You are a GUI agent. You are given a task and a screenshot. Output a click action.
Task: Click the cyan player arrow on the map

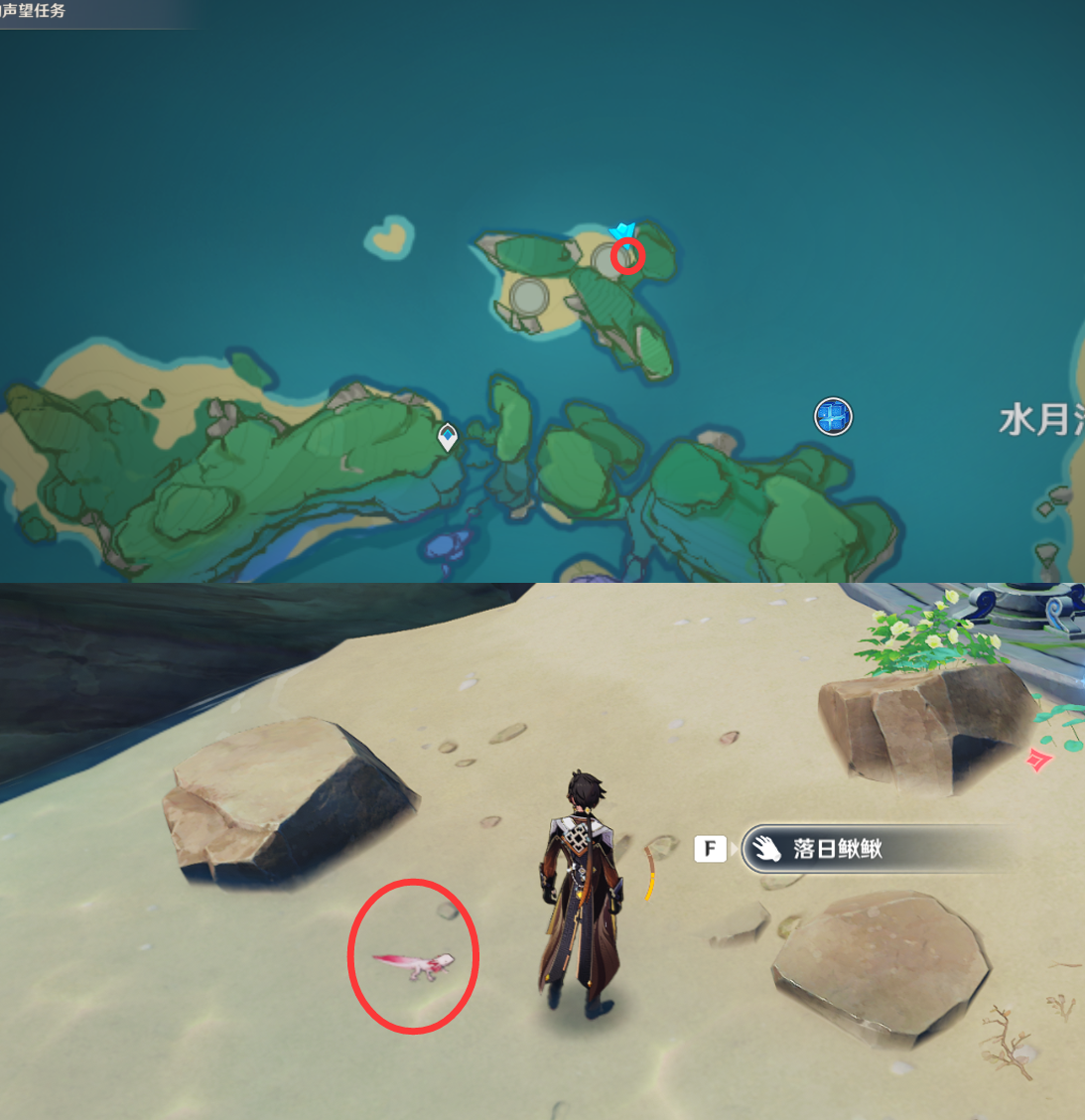point(622,233)
